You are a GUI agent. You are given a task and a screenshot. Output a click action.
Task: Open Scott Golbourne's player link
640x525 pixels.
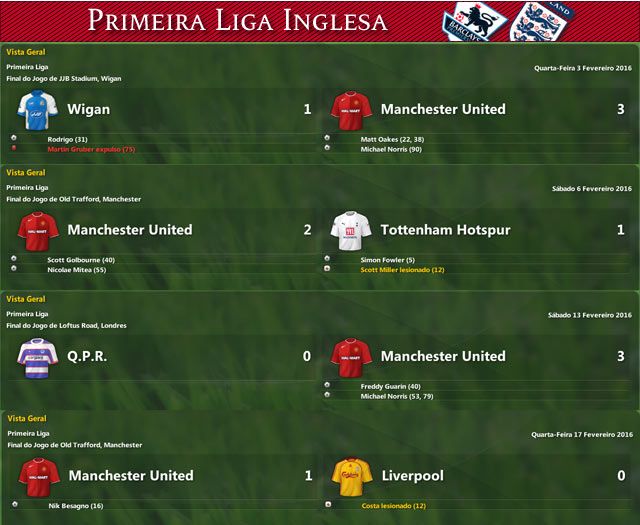pyautogui.click(x=80, y=259)
